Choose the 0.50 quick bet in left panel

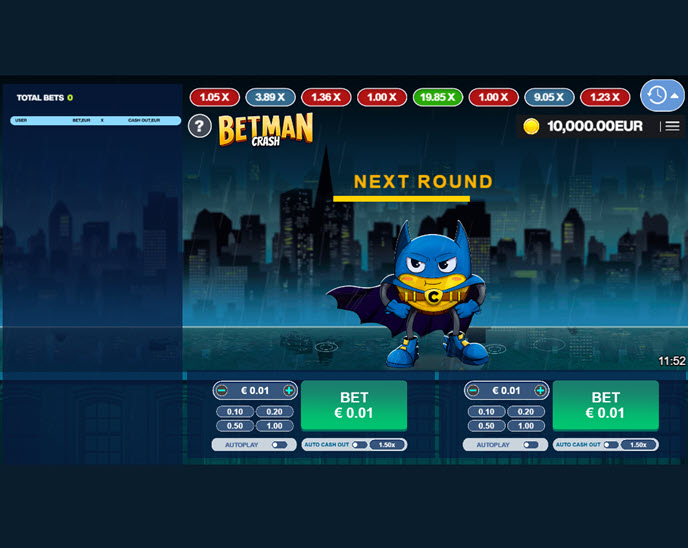coord(235,426)
